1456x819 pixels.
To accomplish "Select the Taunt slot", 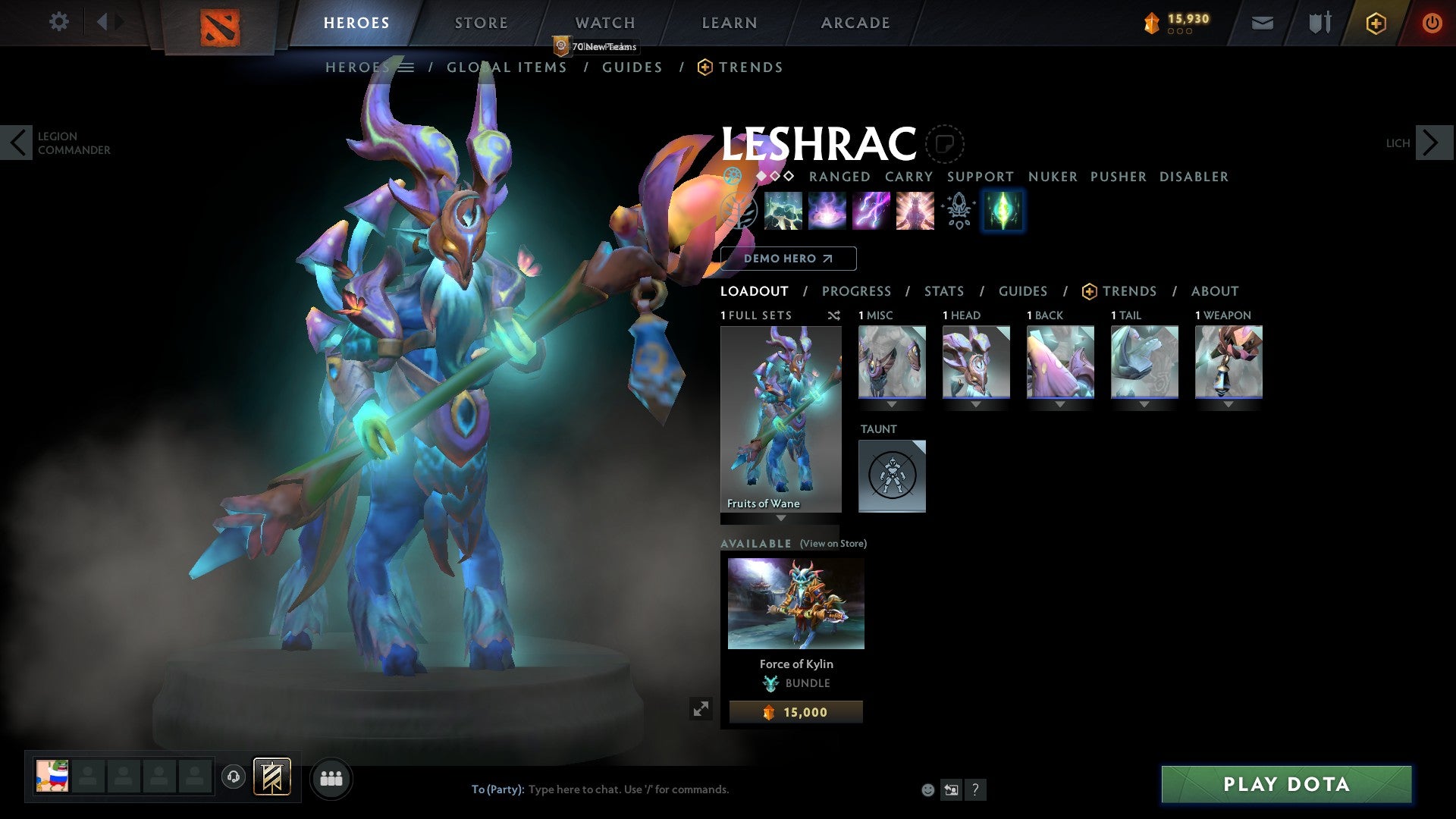I will [x=892, y=476].
